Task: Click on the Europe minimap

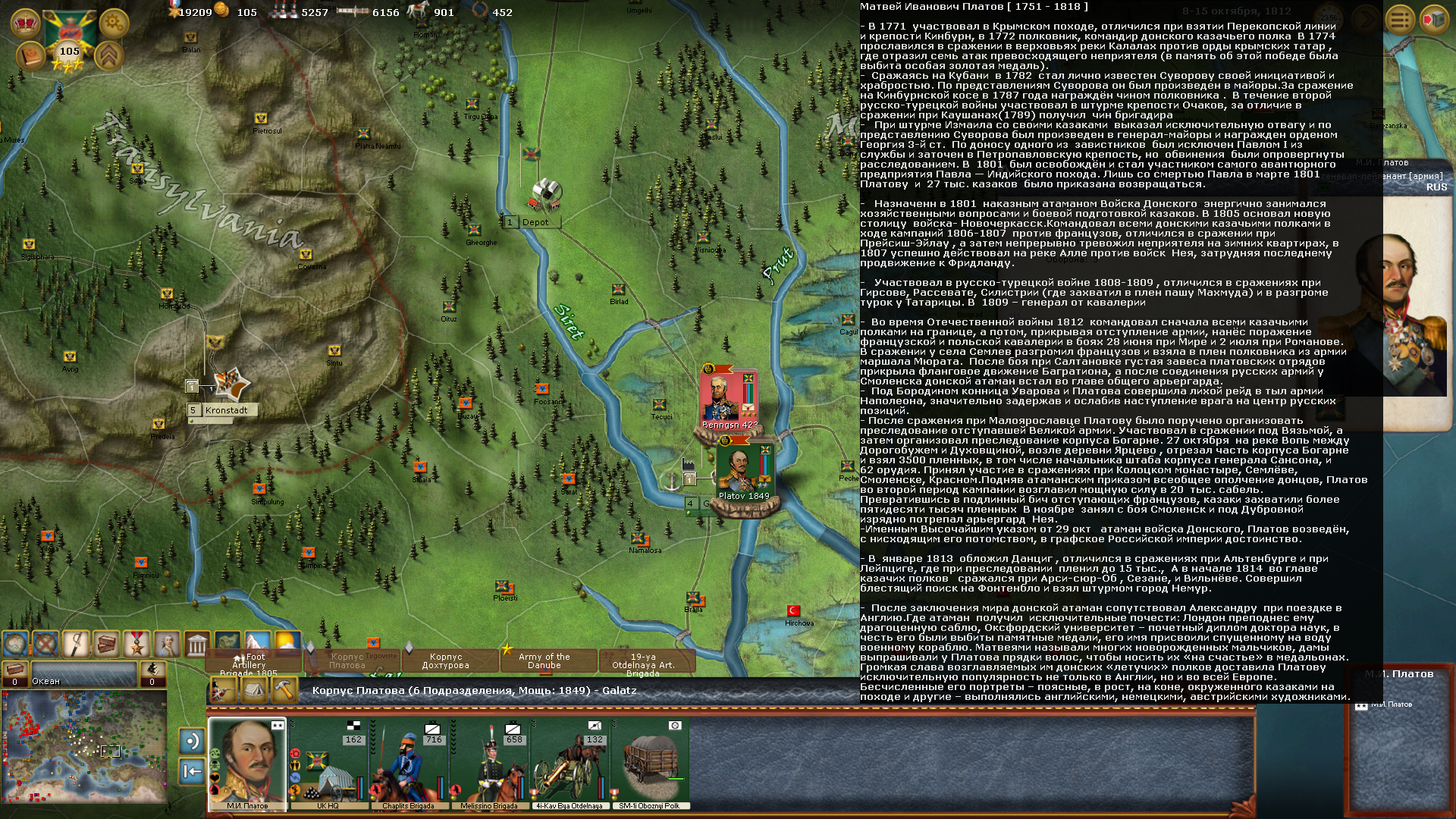Action: [84, 746]
